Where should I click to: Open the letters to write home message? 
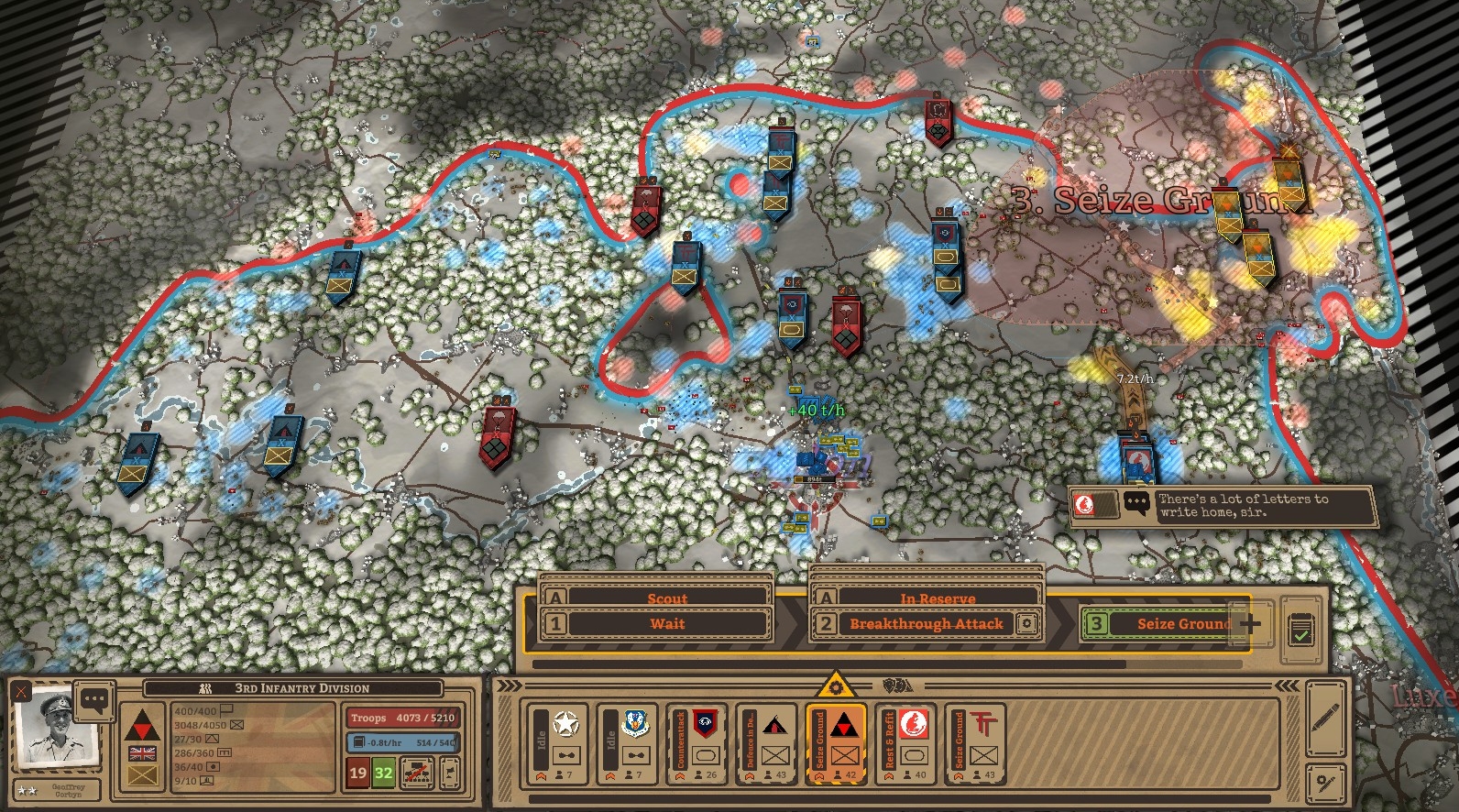1223,506
